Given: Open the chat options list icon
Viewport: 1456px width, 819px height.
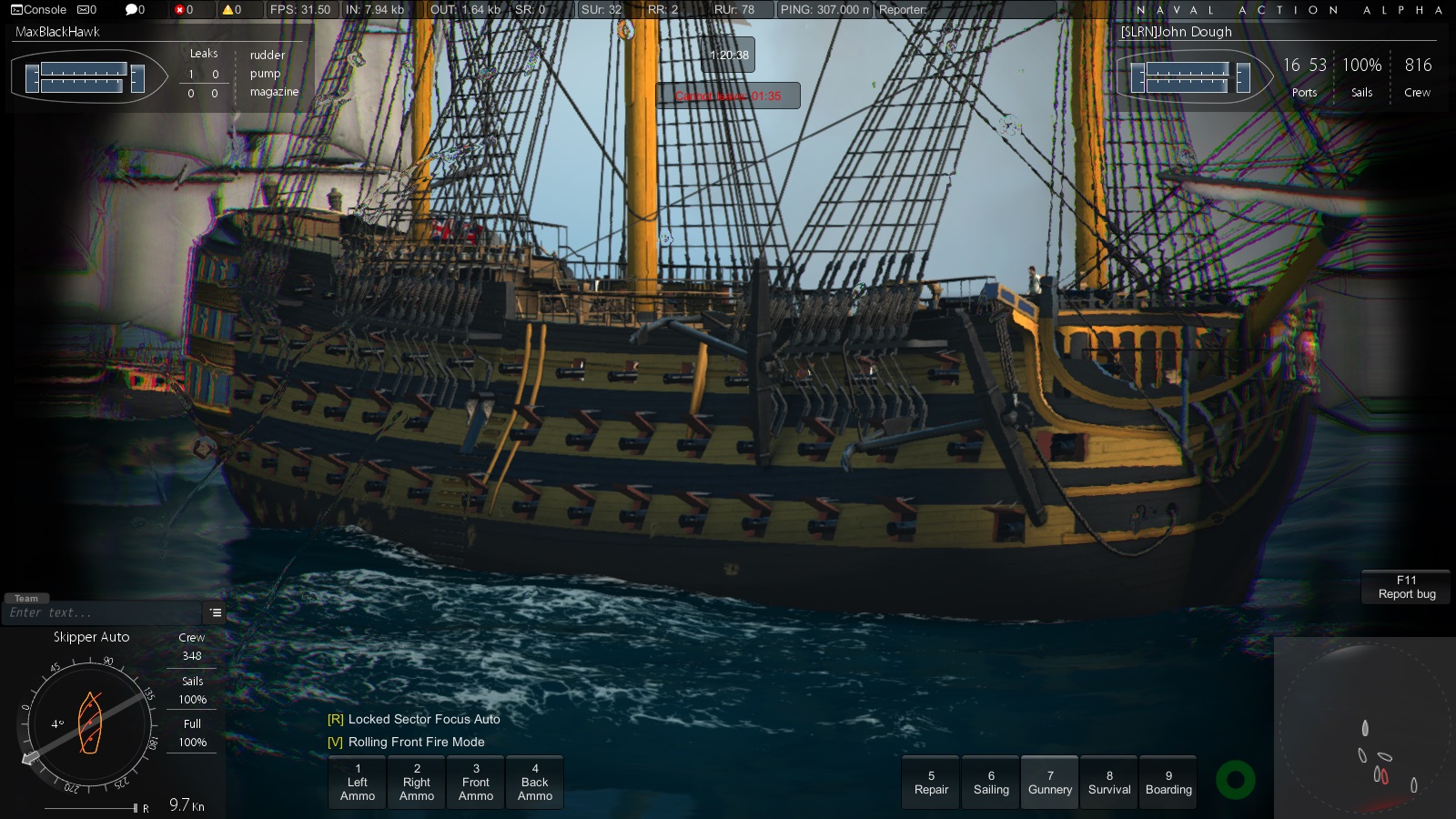Looking at the screenshot, I should (x=216, y=612).
